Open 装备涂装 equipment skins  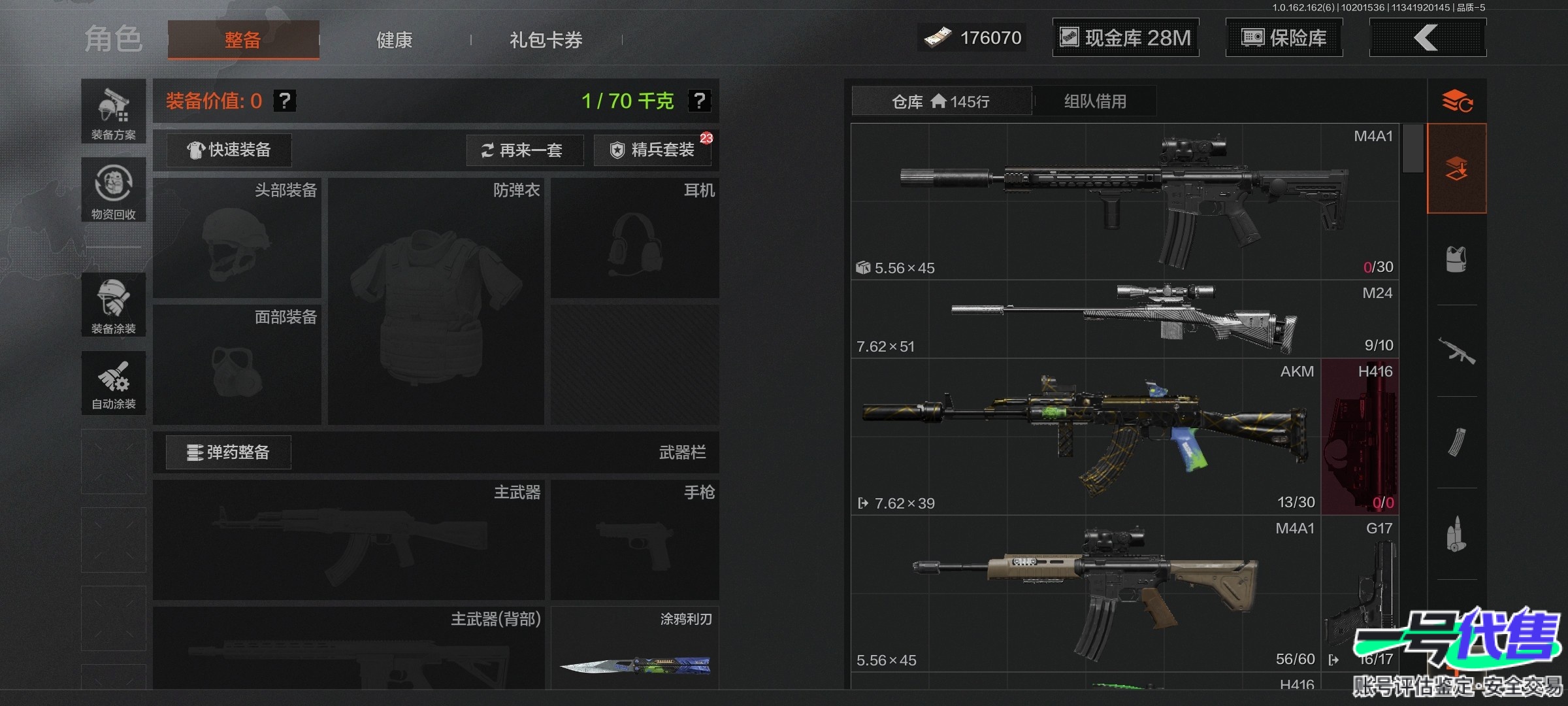(114, 305)
